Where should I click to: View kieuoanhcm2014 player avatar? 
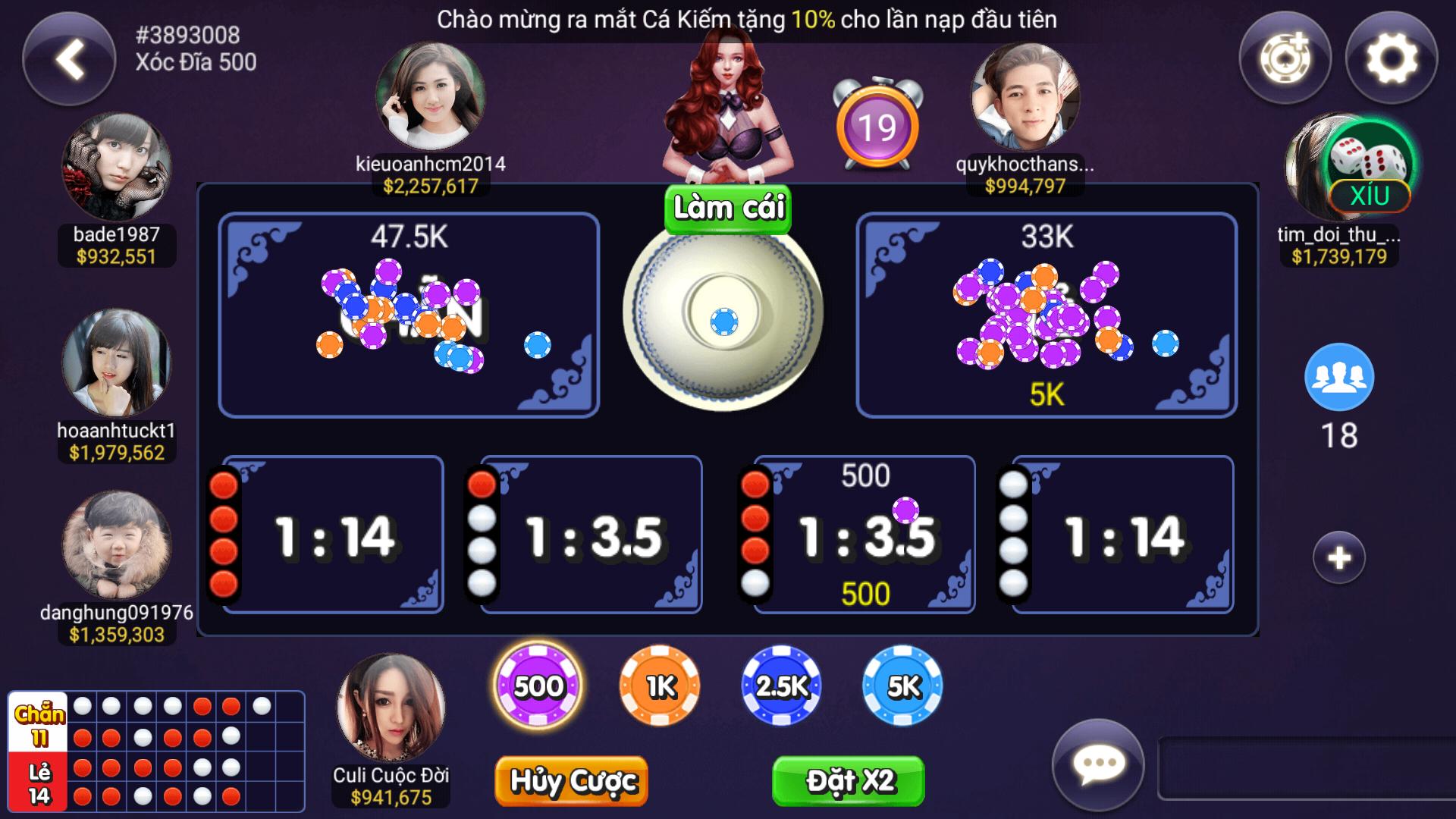click(x=430, y=97)
